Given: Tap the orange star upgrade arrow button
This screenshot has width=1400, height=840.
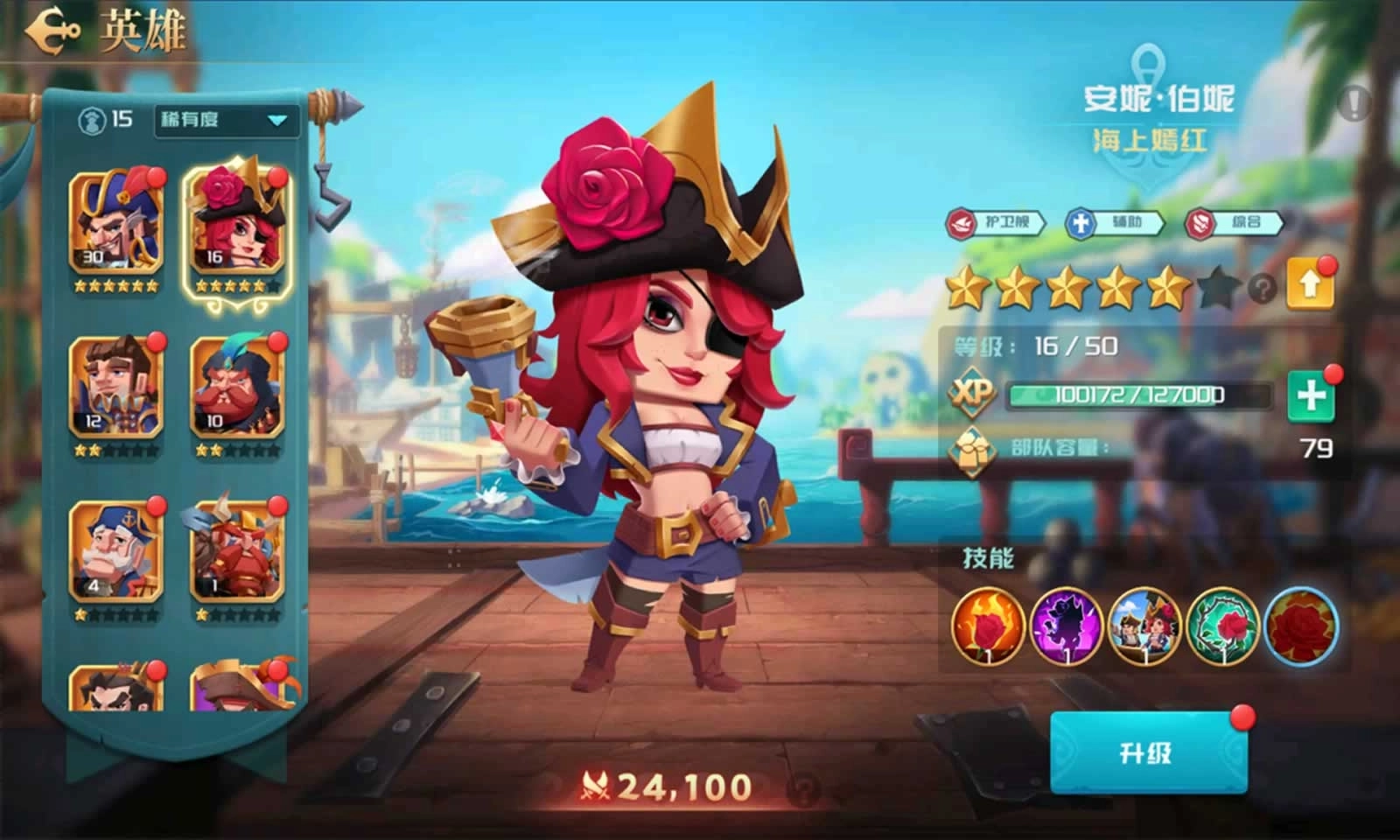Looking at the screenshot, I should pos(1310,284).
